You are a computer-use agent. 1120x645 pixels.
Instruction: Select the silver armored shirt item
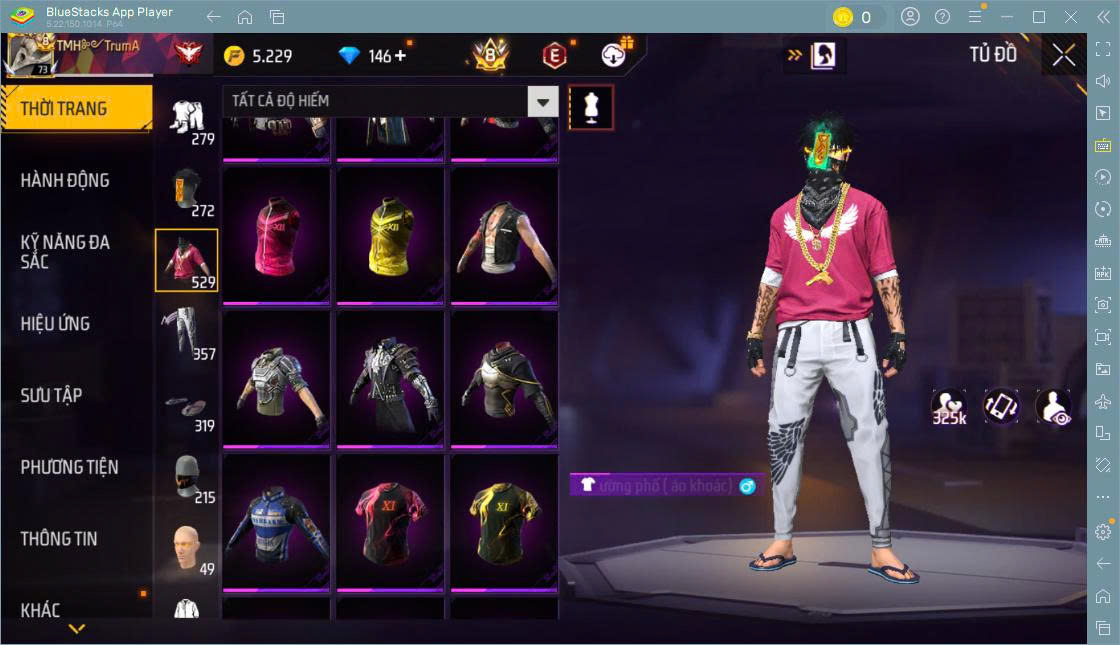pyautogui.click(x=276, y=379)
